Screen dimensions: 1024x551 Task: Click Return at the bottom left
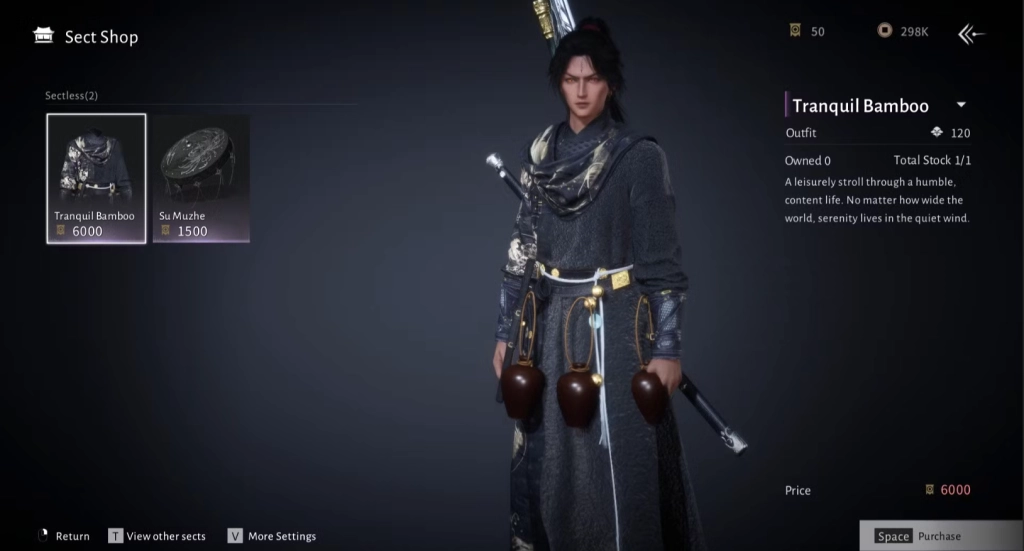click(64, 536)
